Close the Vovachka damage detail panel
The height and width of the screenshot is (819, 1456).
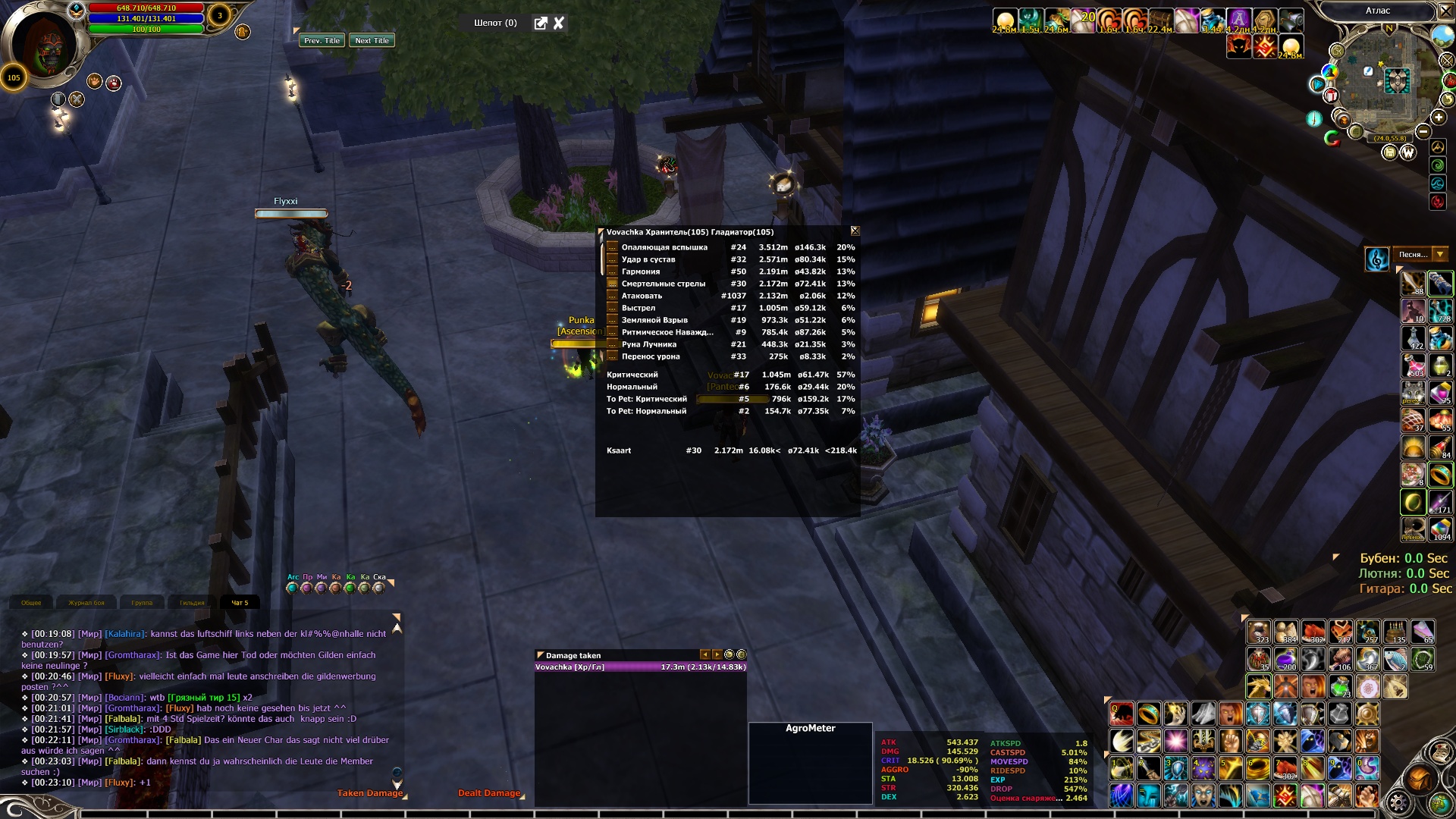[855, 231]
